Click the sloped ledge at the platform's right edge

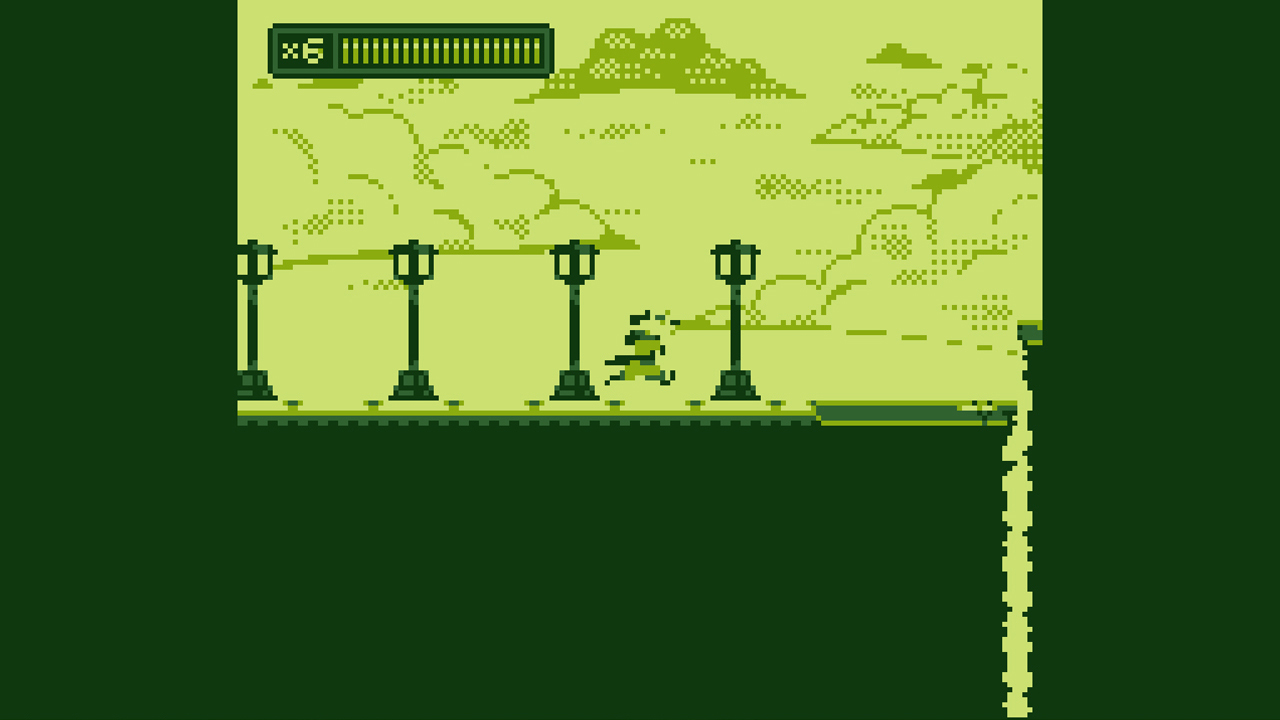click(x=900, y=412)
